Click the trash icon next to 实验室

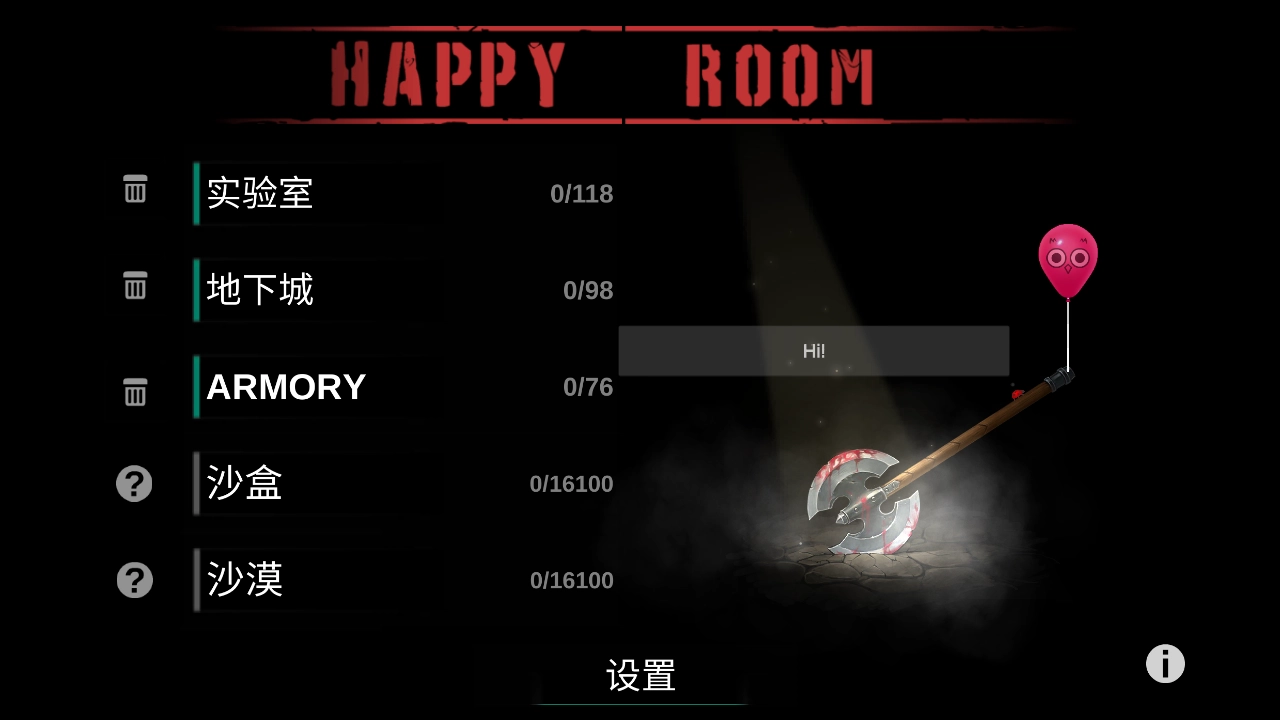pos(135,189)
